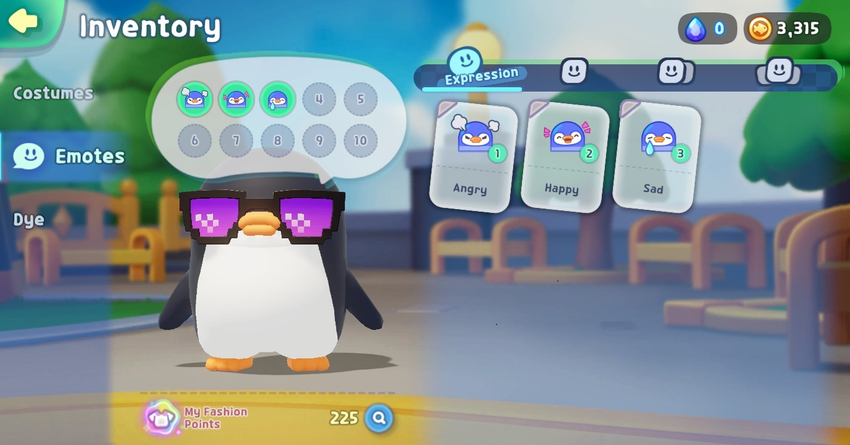Select empty emote slot number 4
The height and width of the screenshot is (445, 850).
click(319, 99)
